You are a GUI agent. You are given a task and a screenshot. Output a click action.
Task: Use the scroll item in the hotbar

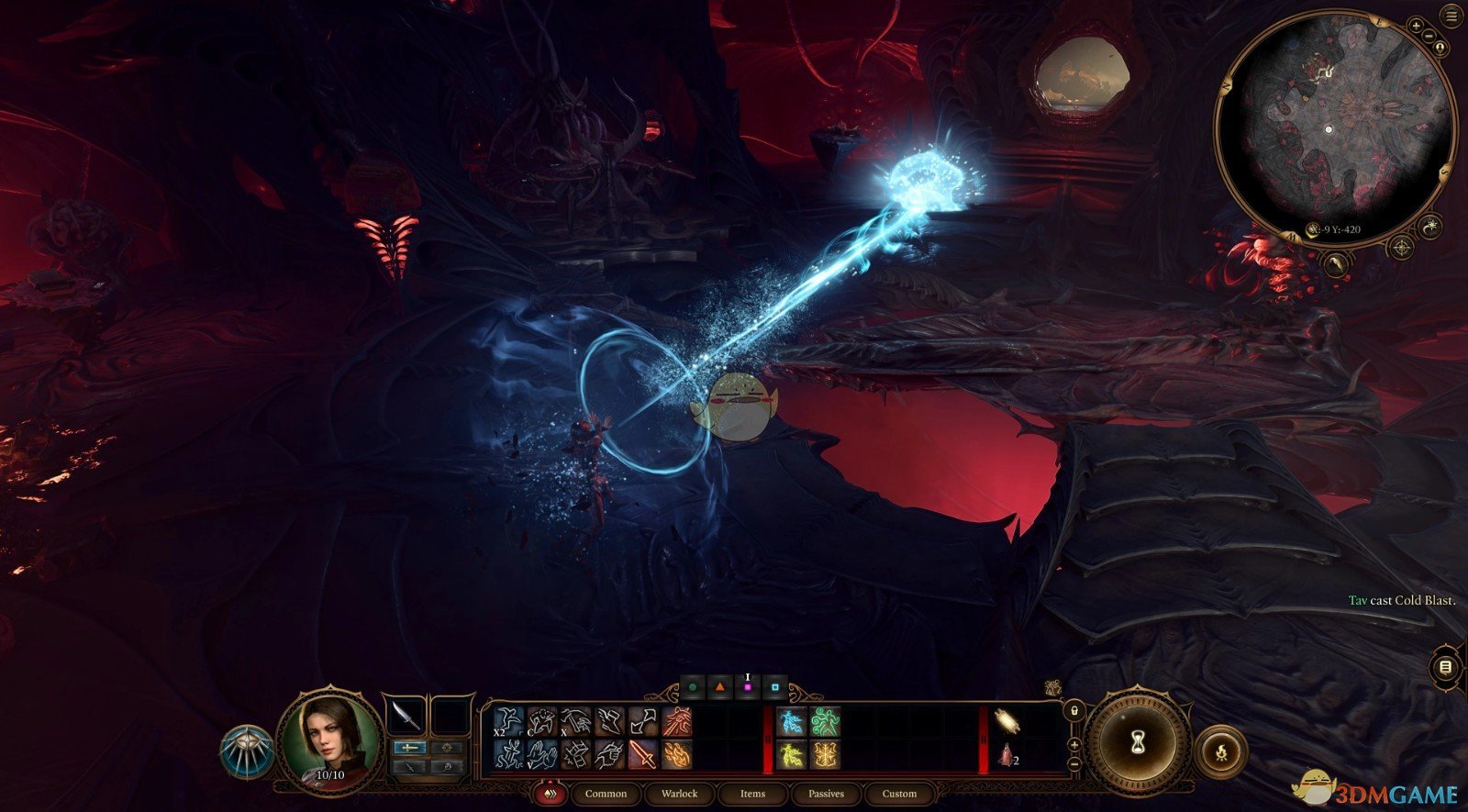coord(1006,721)
